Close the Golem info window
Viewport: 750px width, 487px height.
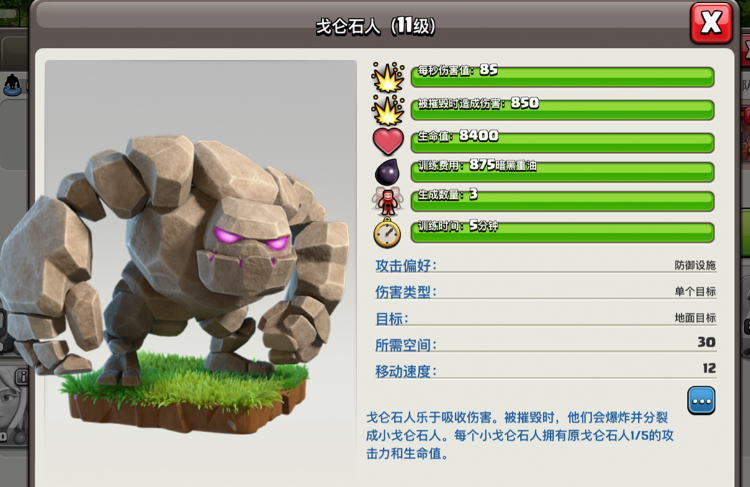click(x=711, y=23)
